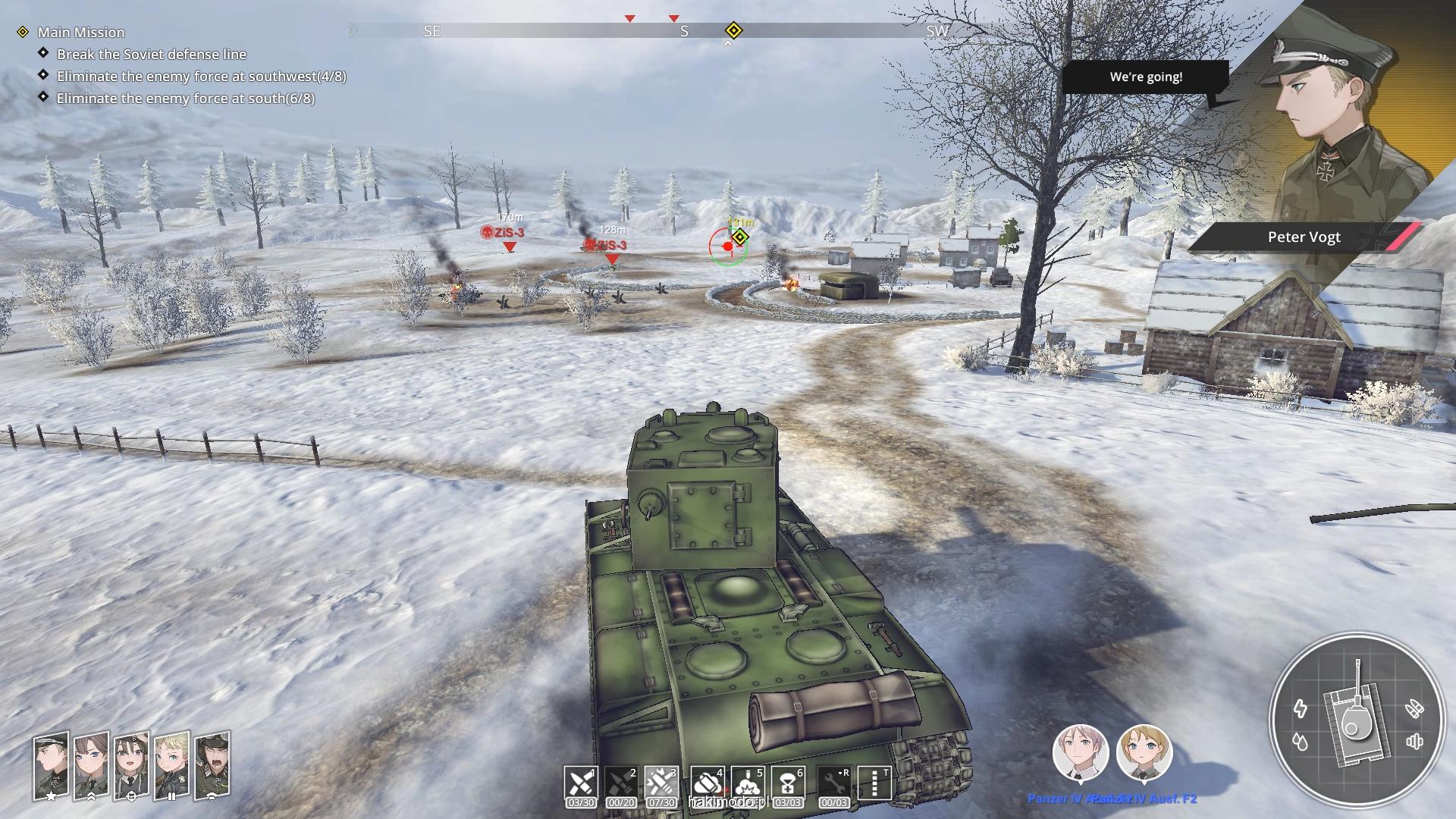Viewport: 1456px width, 819px height.
Task: Request the parachute supply drop in slot 6
Action: tap(788, 782)
